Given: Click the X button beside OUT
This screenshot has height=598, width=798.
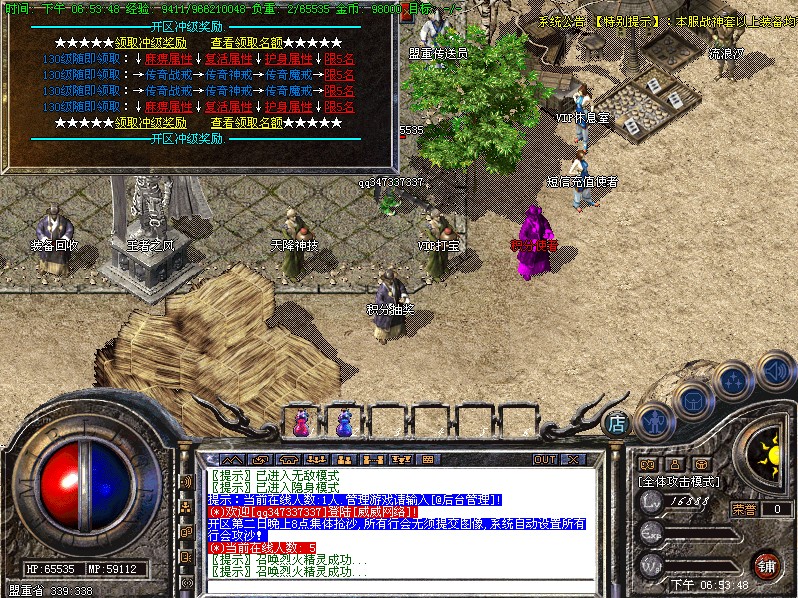Looking at the screenshot, I should (572, 460).
